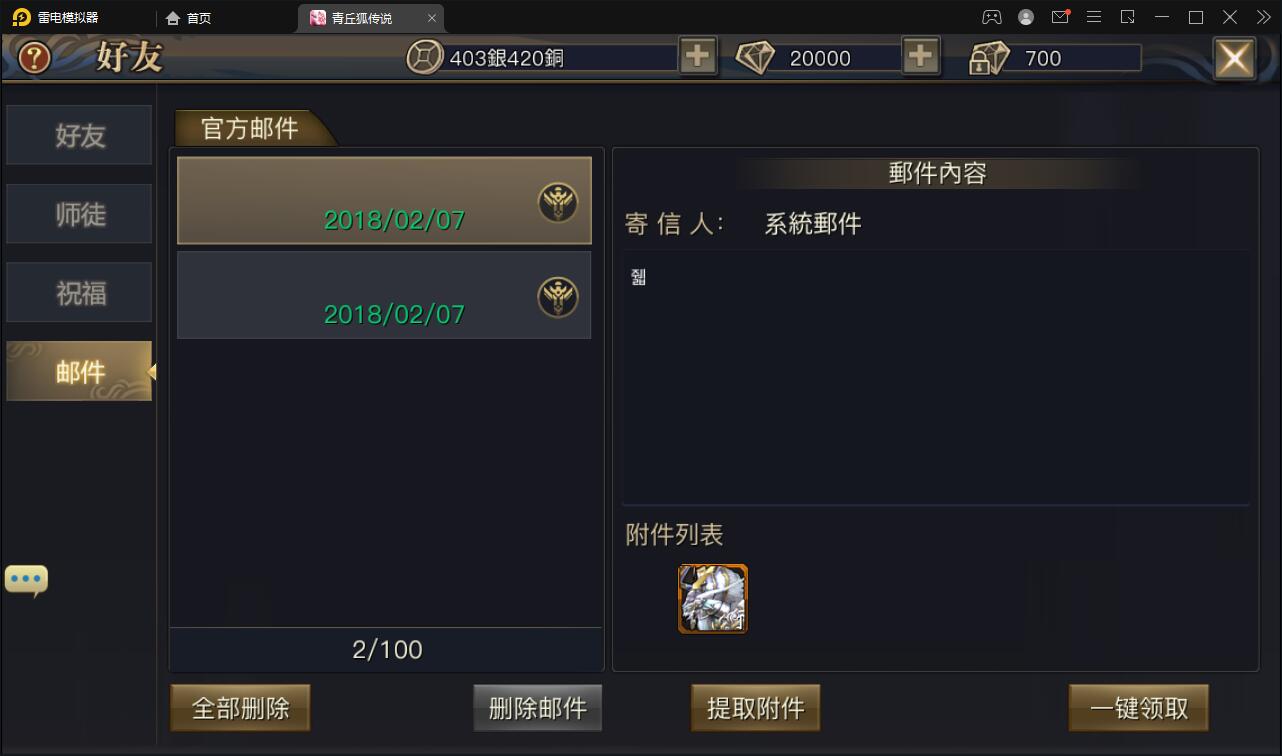The width and height of the screenshot is (1282, 756).
Task: Click the plus icon beside the 20000 diamonds
Action: [x=920, y=56]
